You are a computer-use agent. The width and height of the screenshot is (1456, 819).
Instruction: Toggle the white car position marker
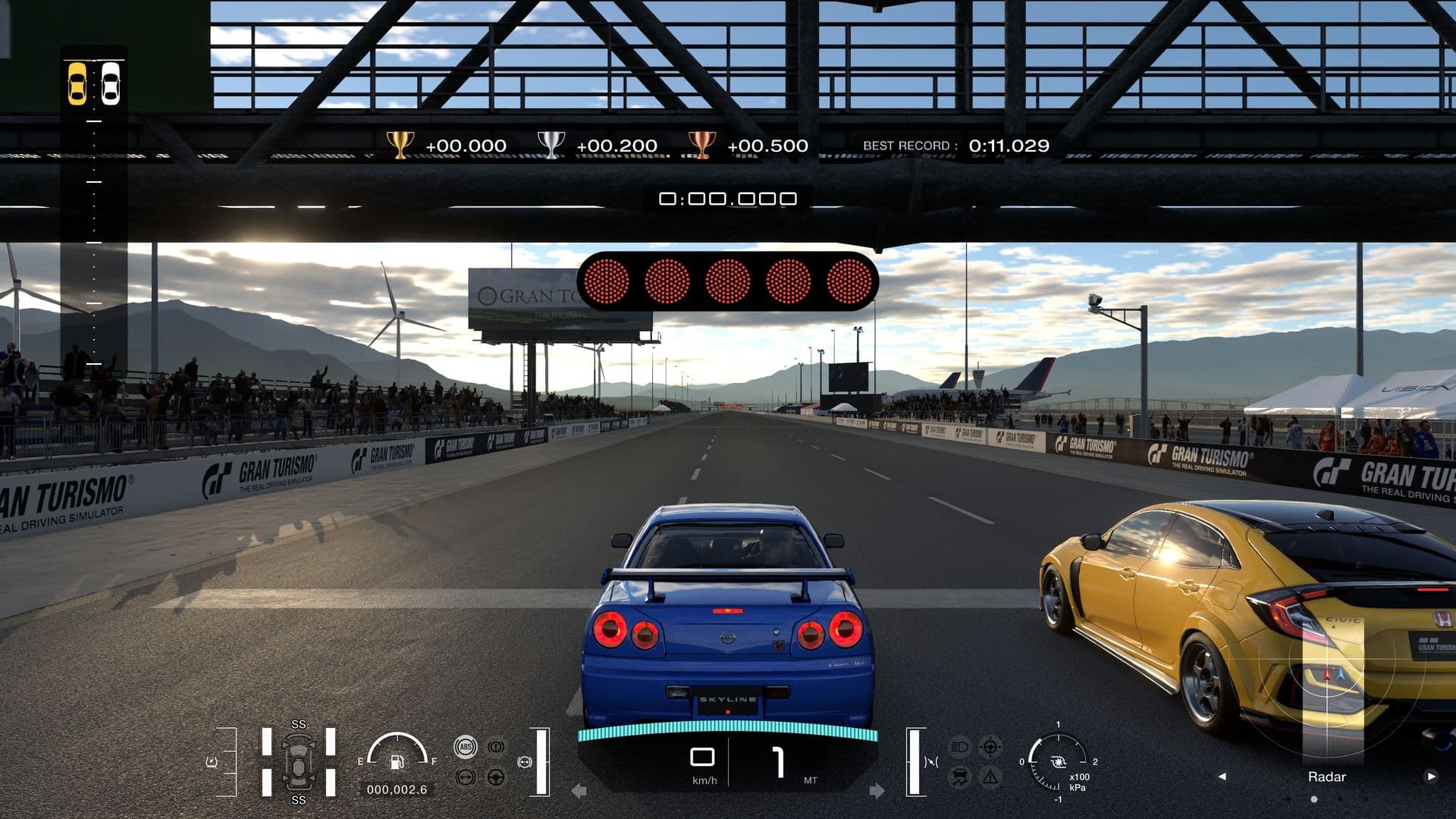(x=112, y=83)
